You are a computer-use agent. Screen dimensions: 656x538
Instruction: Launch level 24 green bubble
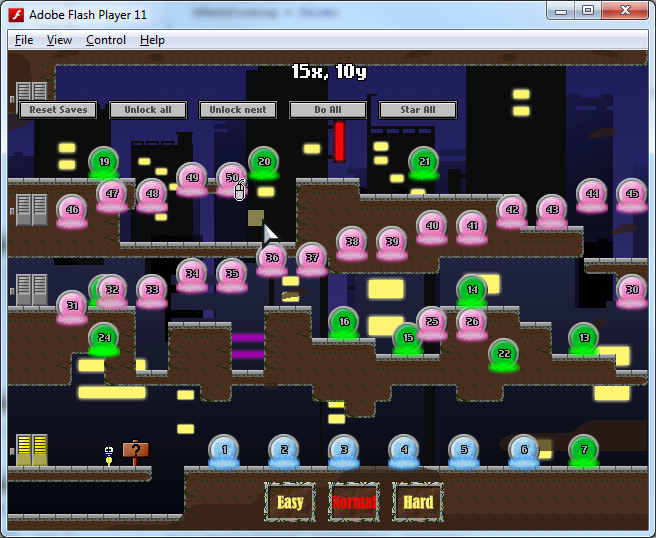104,338
